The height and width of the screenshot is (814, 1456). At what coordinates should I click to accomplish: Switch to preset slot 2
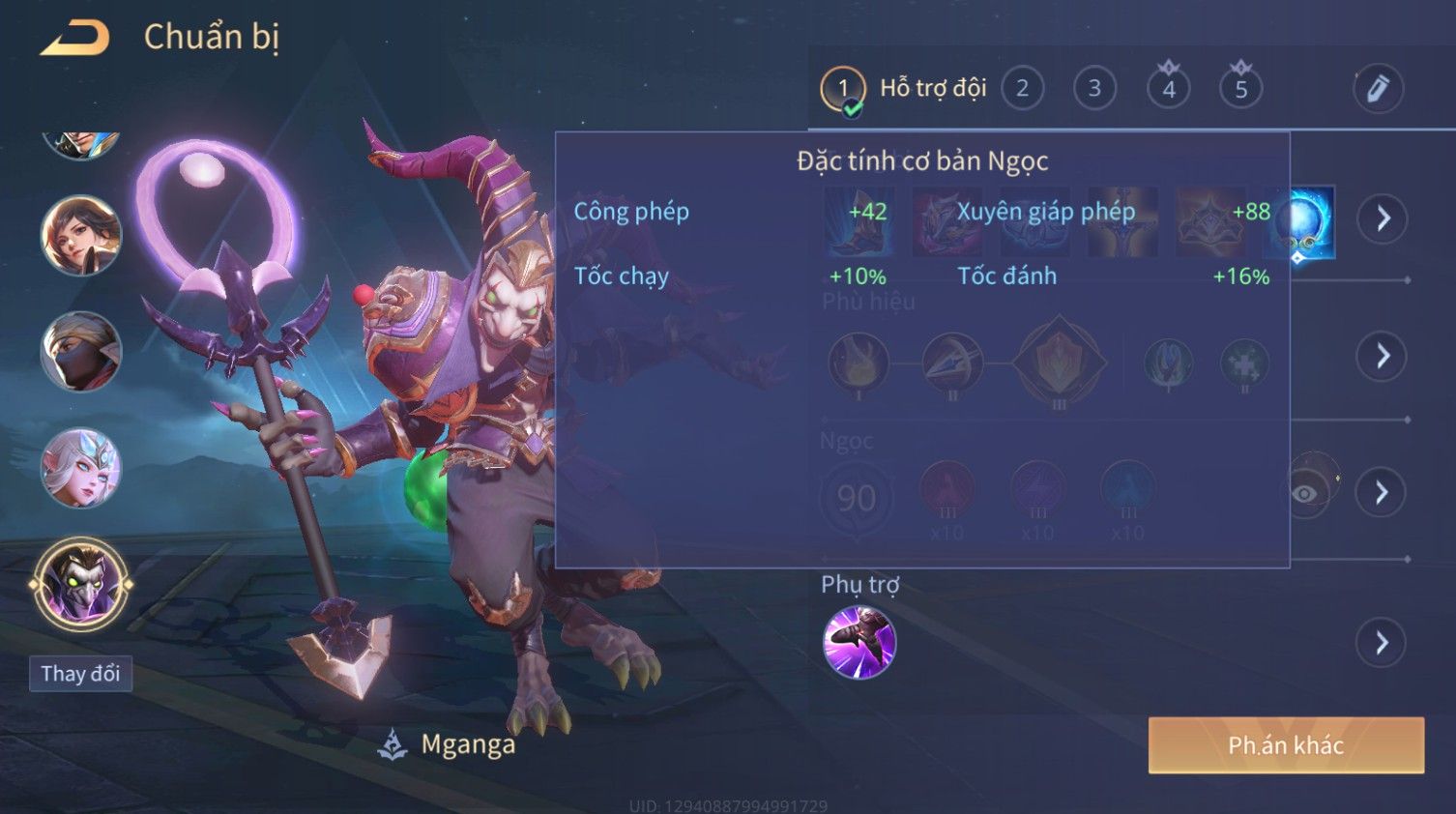point(1022,89)
